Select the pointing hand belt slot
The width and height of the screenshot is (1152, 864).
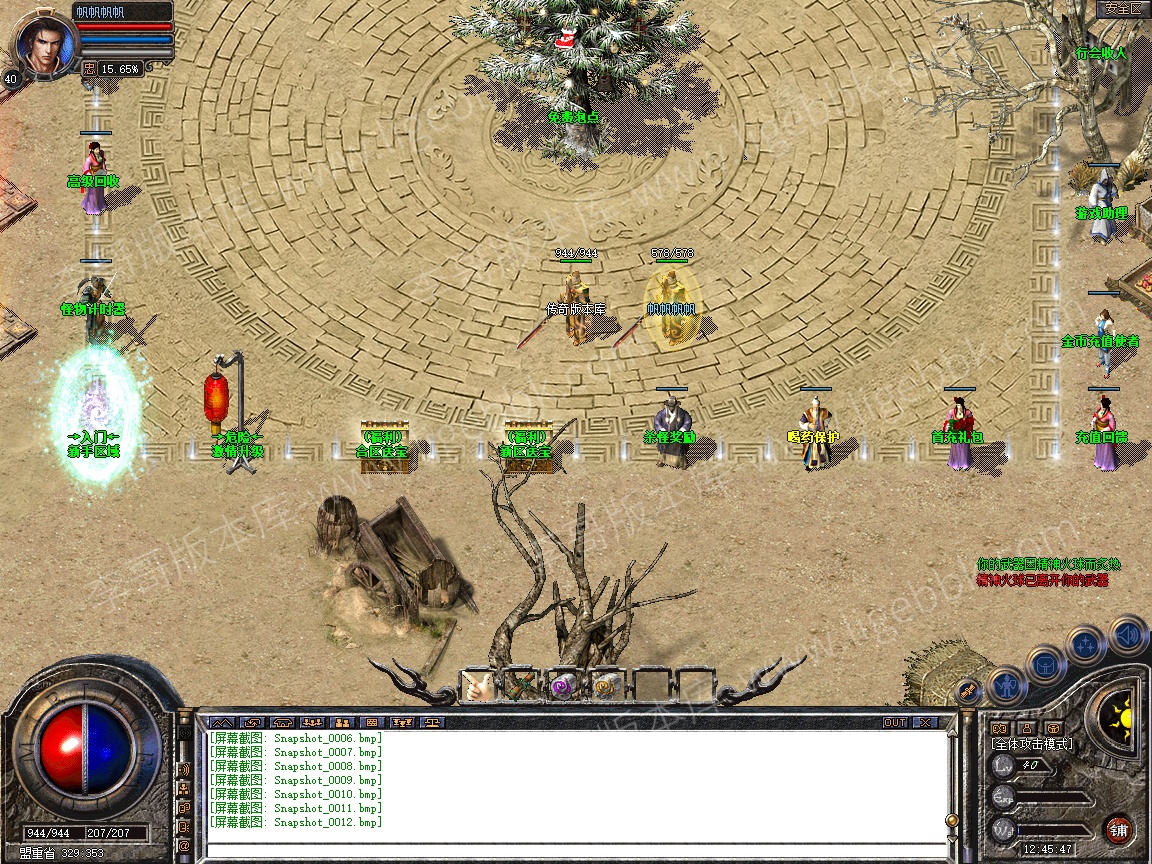pyautogui.click(x=479, y=686)
